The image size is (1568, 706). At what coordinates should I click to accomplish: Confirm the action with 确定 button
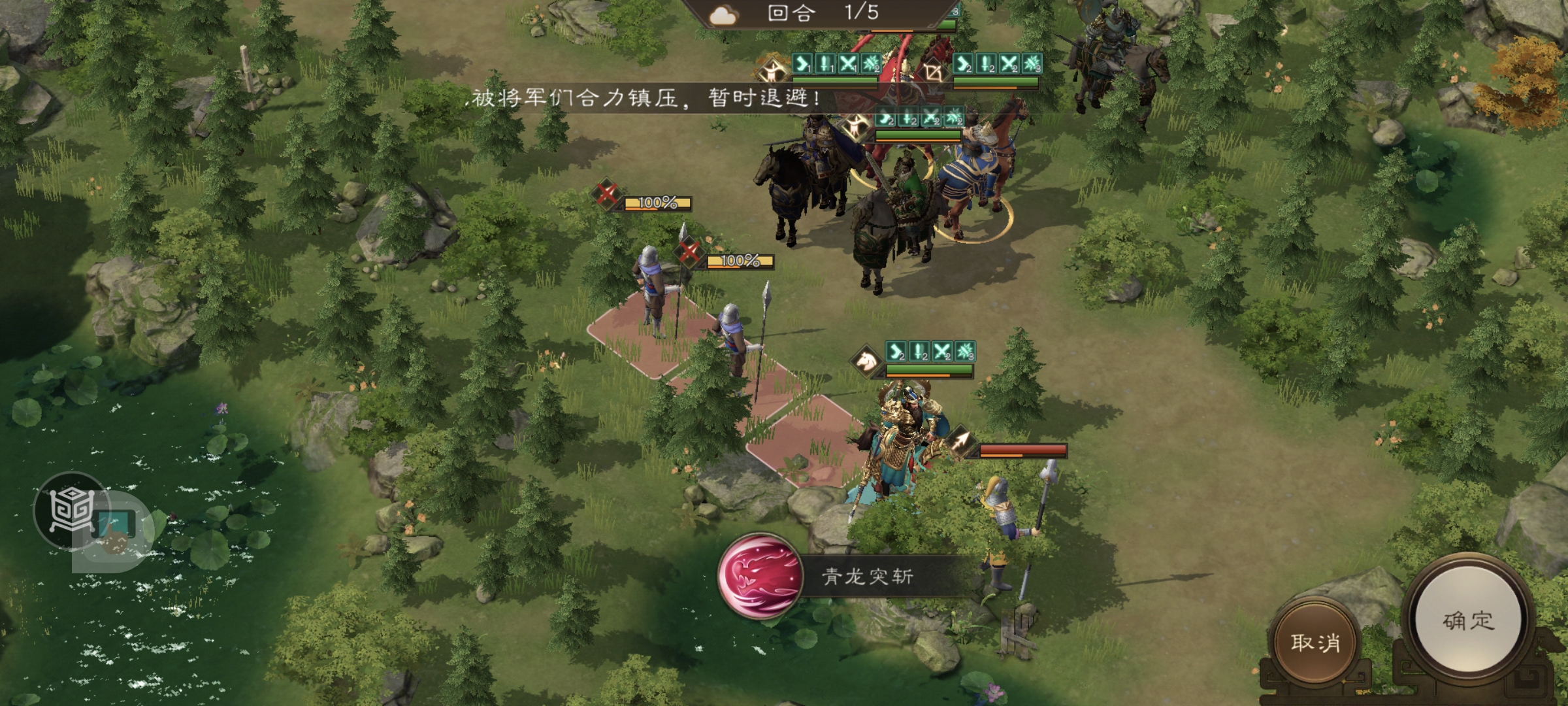(x=1467, y=620)
